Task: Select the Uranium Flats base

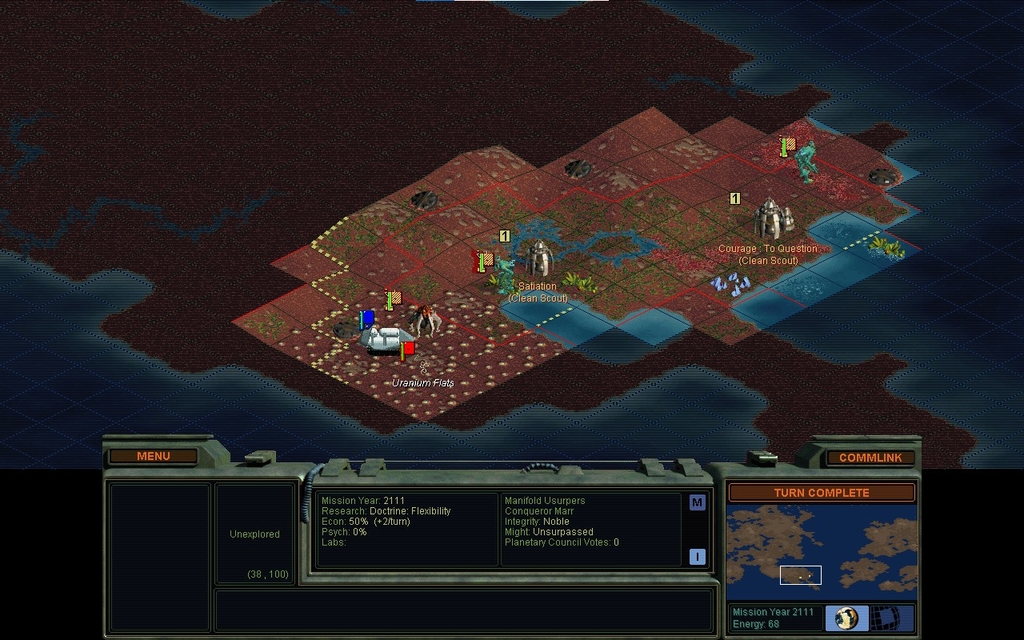Action: coord(385,338)
